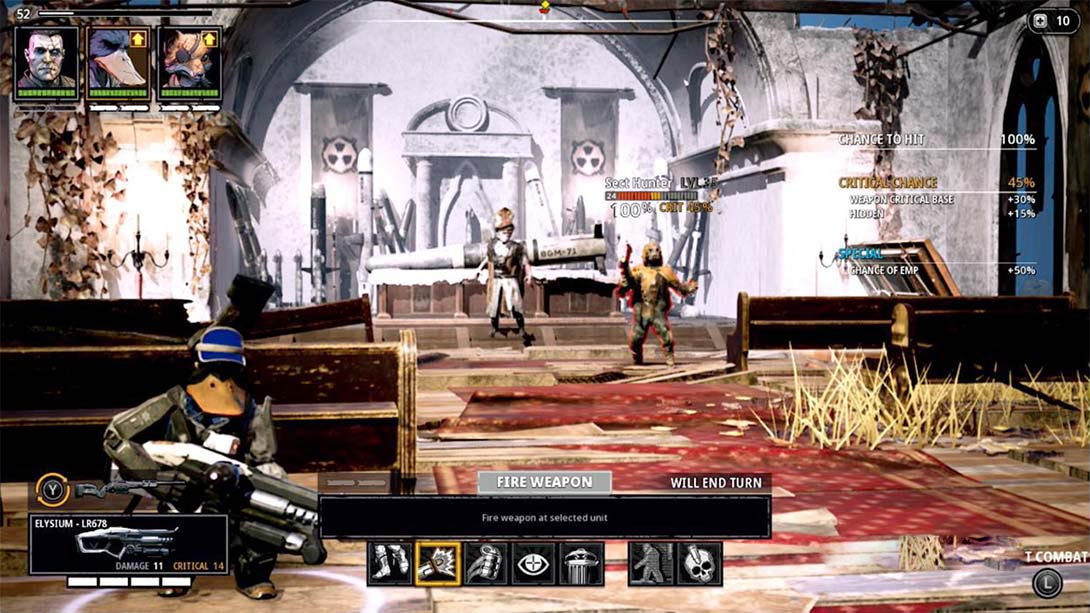Level up the duck via yellow arrow
The width and height of the screenshot is (1090, 613).
click(x=138, y=39)
